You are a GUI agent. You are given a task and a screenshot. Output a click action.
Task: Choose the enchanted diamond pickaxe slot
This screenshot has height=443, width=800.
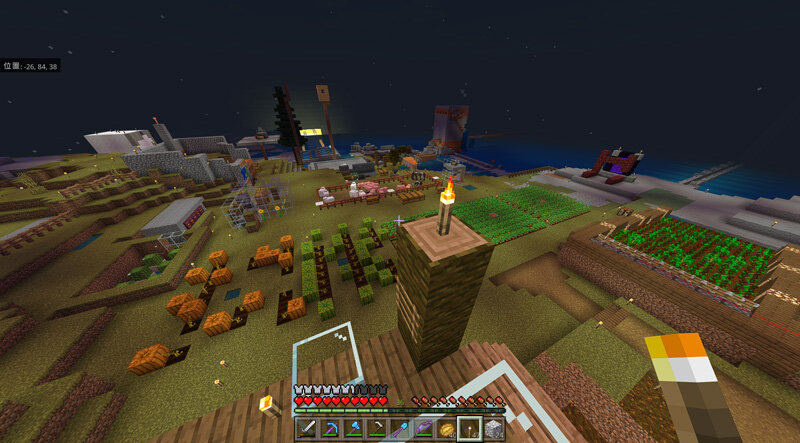pos(328,430)
